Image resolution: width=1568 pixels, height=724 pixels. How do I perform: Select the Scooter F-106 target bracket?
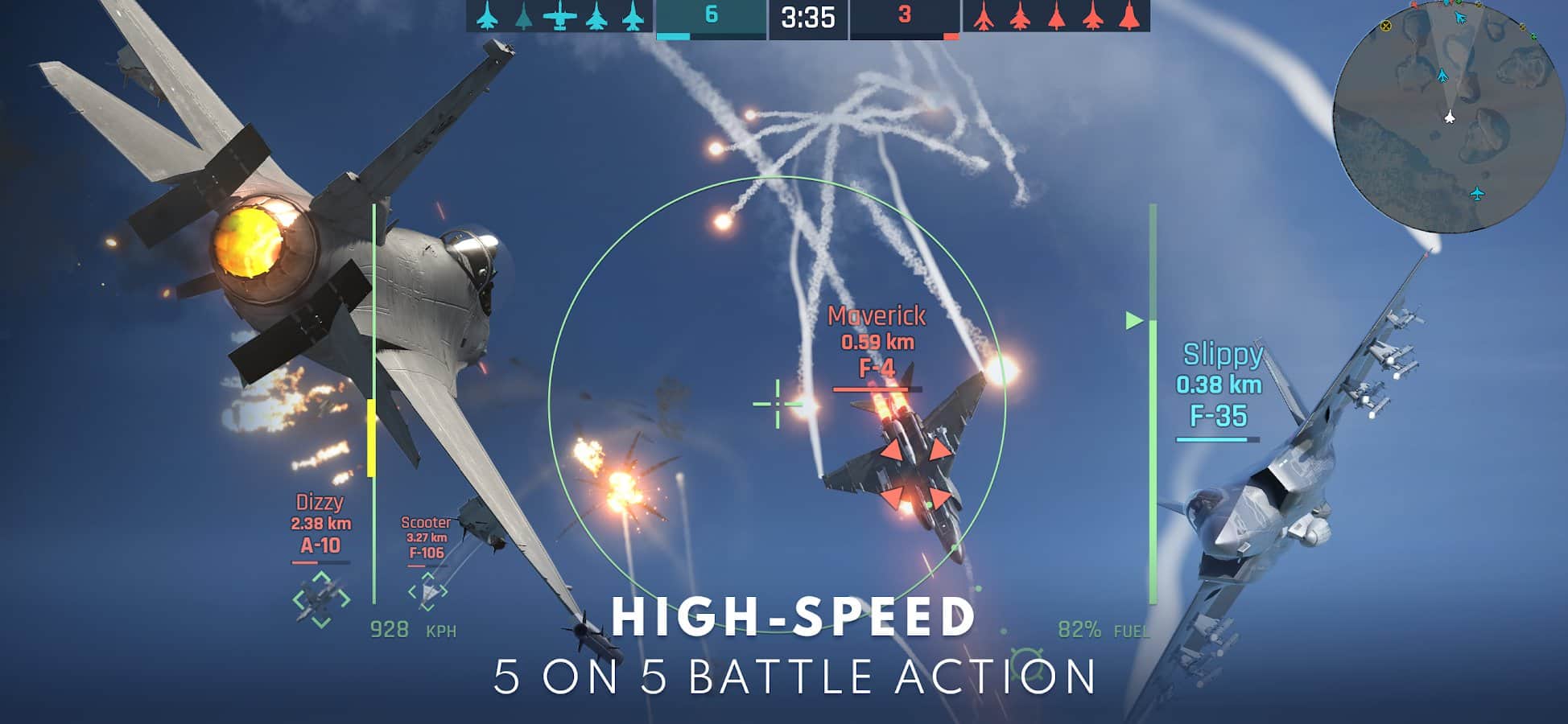coord(427,592)
